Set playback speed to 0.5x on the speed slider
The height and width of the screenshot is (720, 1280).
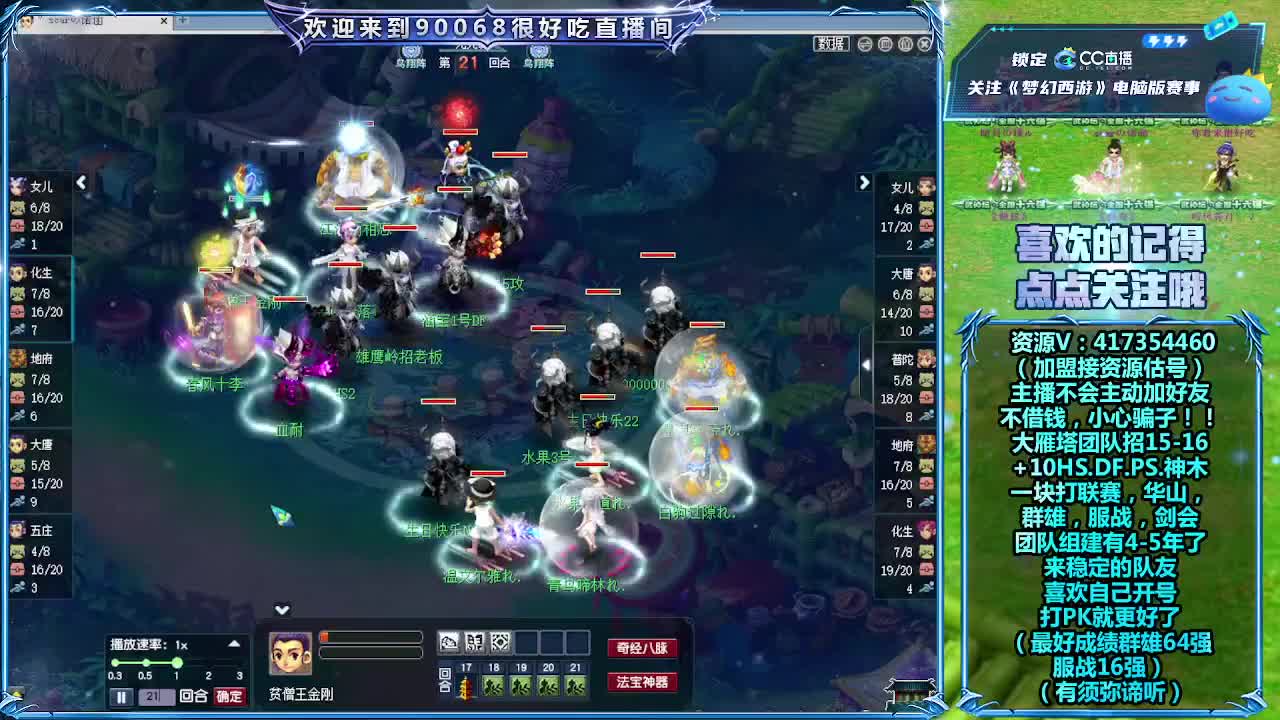coord(146,662)
